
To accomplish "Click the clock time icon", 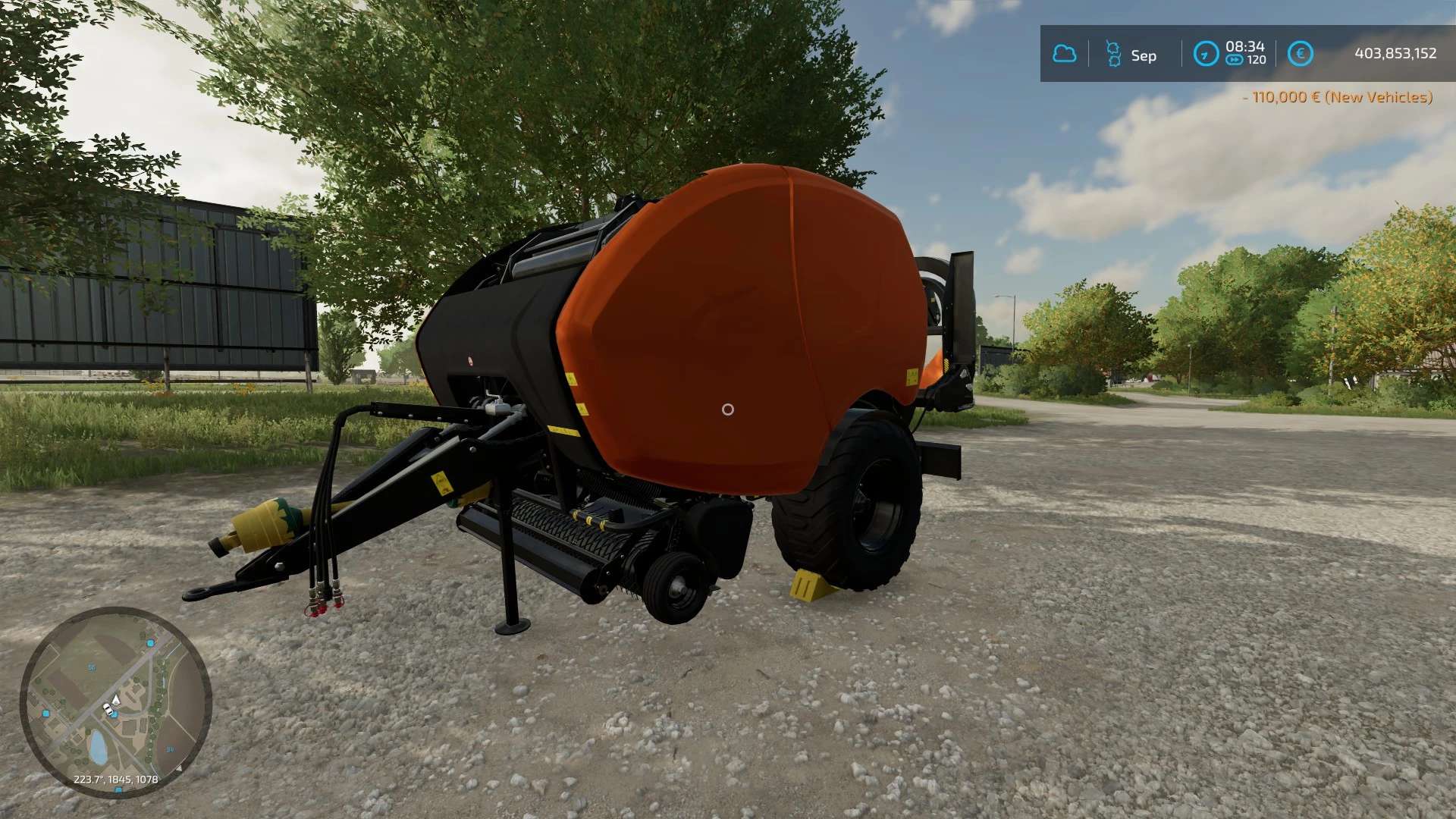I will point(1206,54).
